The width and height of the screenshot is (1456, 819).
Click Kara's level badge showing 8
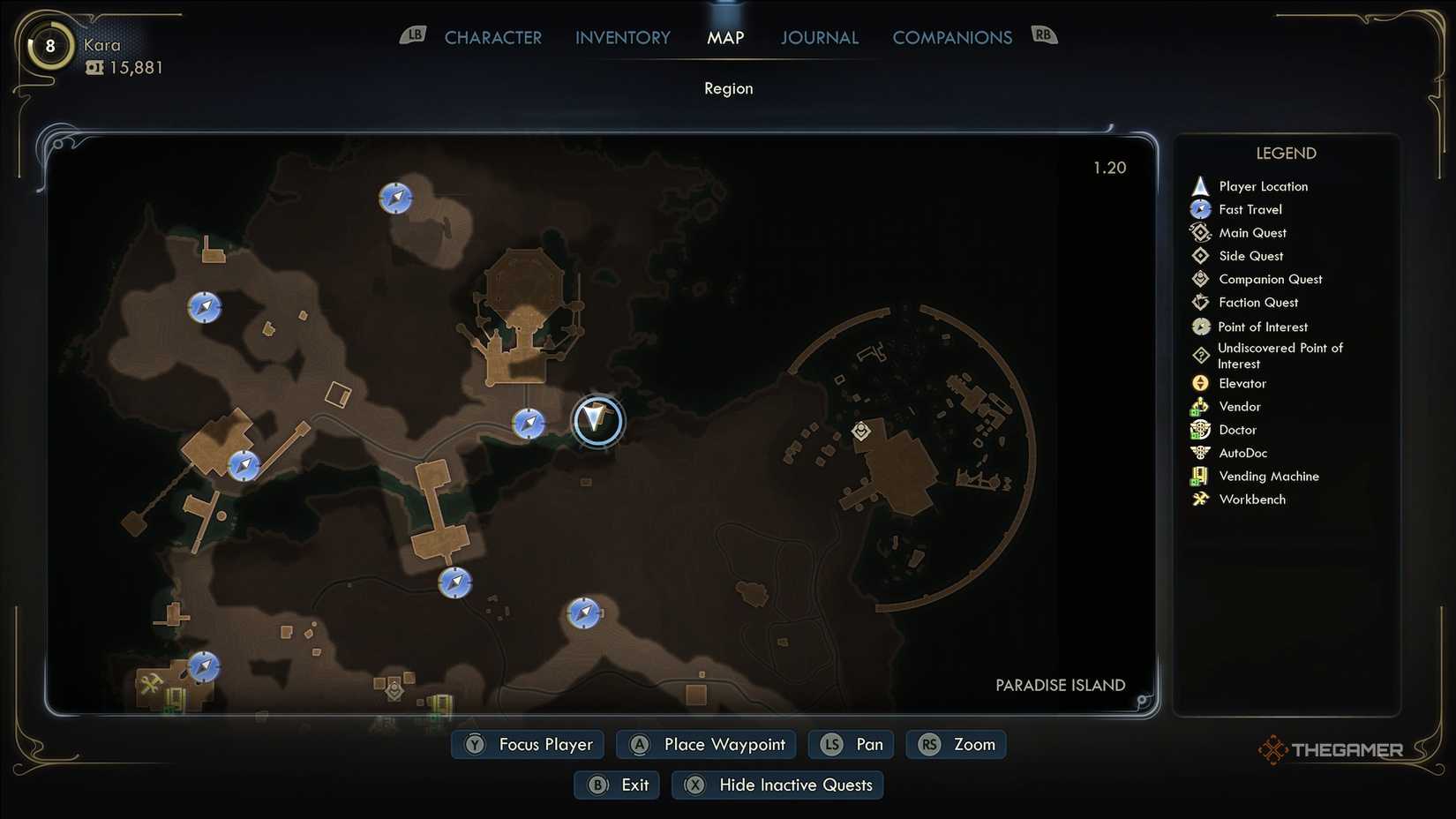49,46
